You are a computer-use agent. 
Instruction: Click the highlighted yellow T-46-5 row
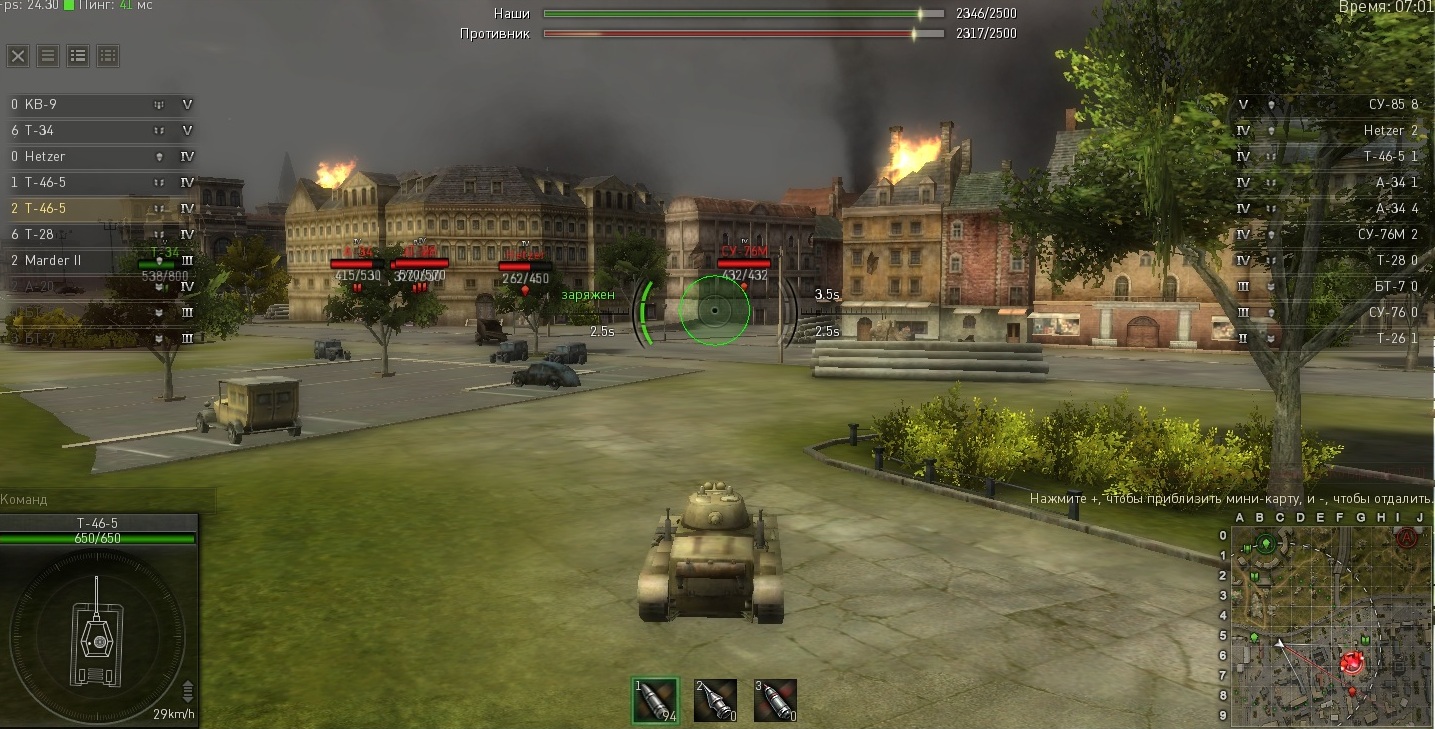click(x=100, y=209)
